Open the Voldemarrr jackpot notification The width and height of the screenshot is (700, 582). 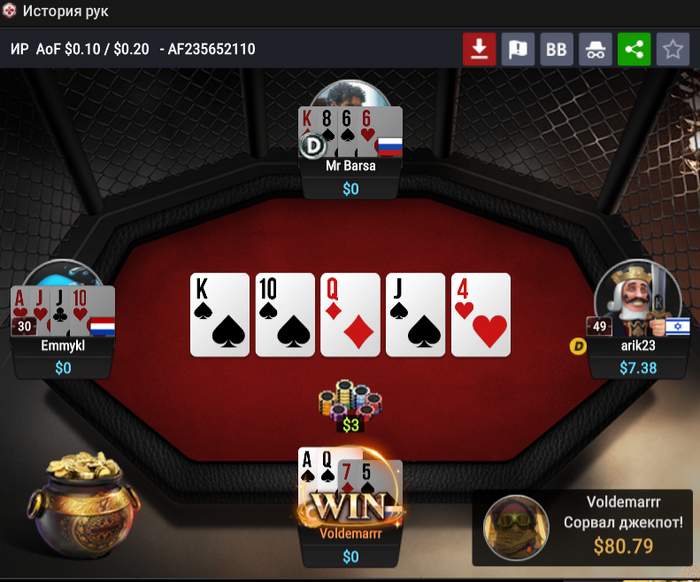pyautogui.click(x=585, y=526)
